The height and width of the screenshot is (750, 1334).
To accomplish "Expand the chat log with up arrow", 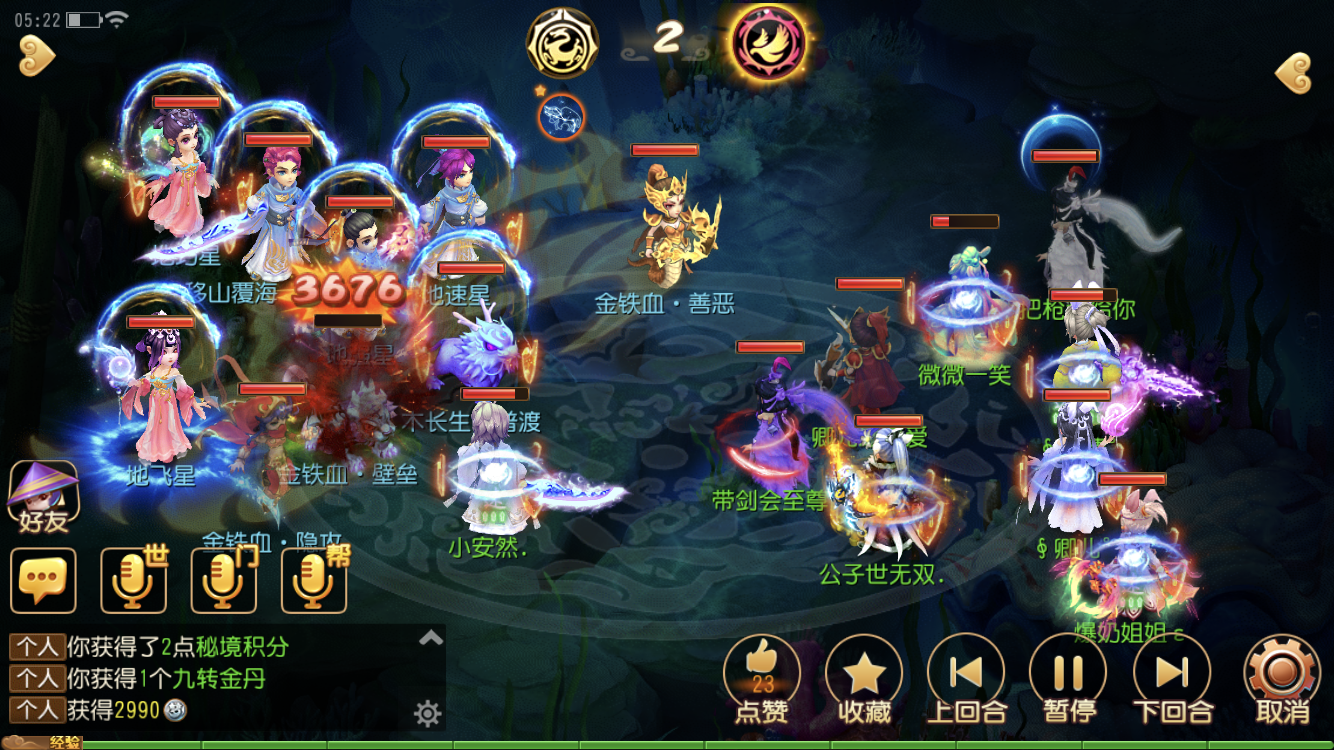I will (x=430, y=639).
